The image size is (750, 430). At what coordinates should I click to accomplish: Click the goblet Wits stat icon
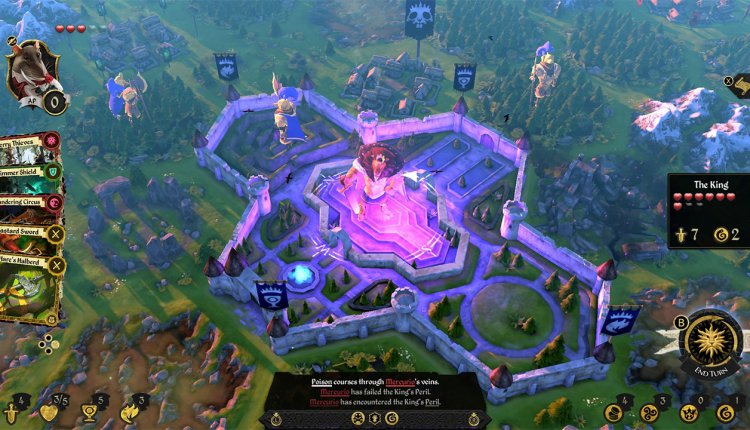(90, 412)
